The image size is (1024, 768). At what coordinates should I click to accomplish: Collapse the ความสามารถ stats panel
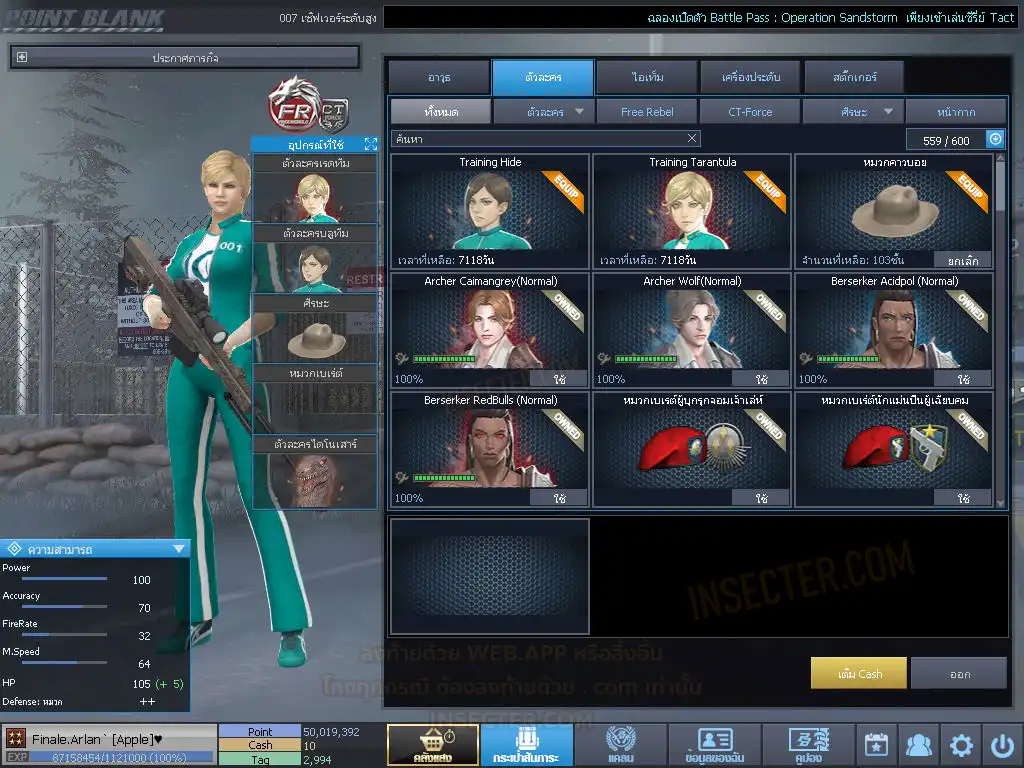179,548
